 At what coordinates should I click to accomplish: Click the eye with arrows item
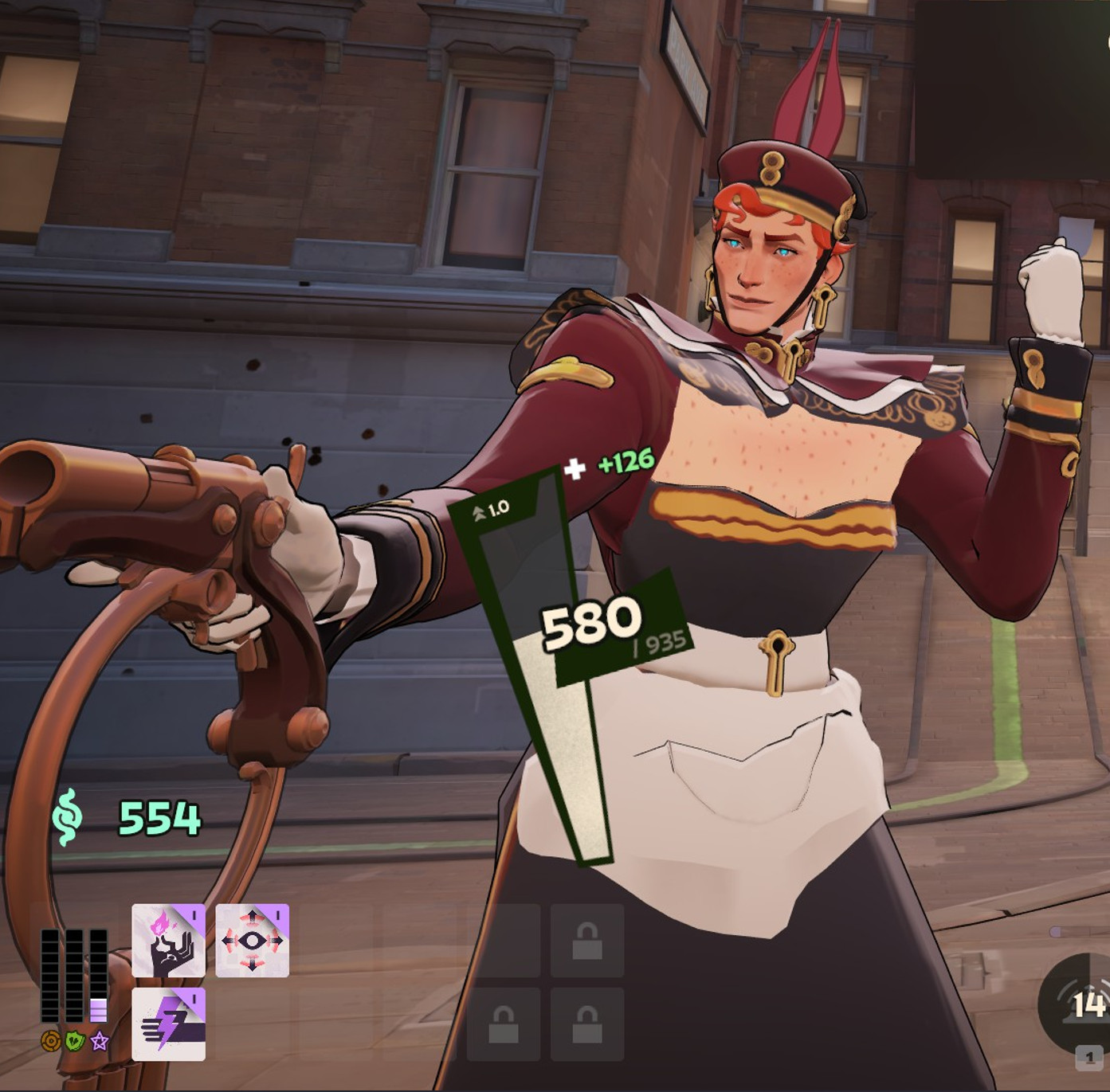click(252, 941)
